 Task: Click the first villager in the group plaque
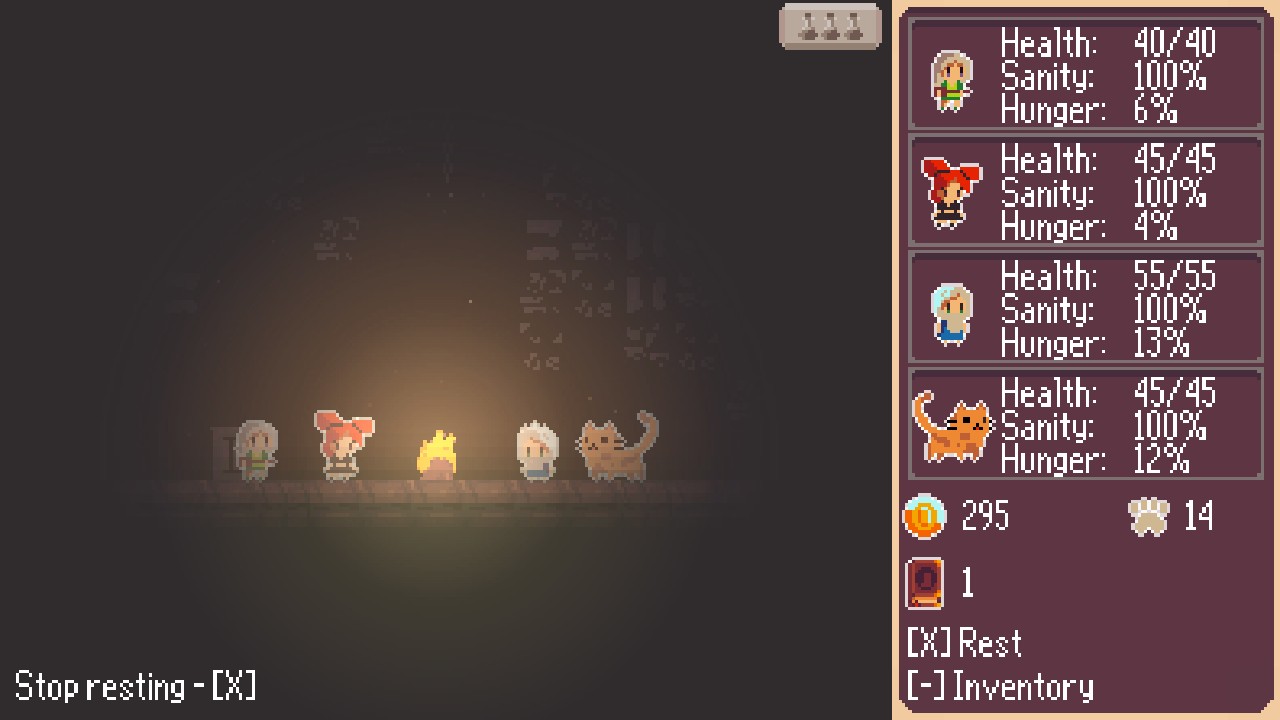tap(806, 26)
